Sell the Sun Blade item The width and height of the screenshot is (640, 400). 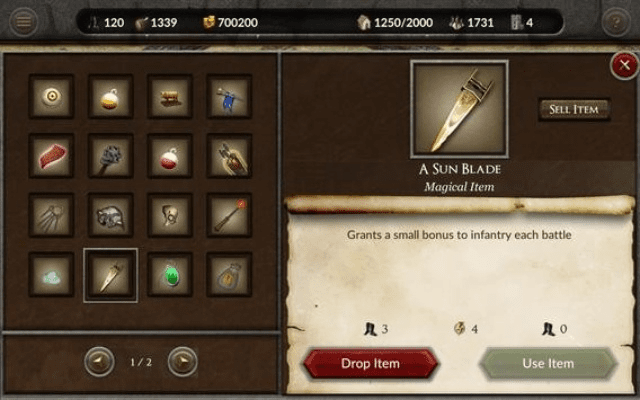click(x=574, y=109)
